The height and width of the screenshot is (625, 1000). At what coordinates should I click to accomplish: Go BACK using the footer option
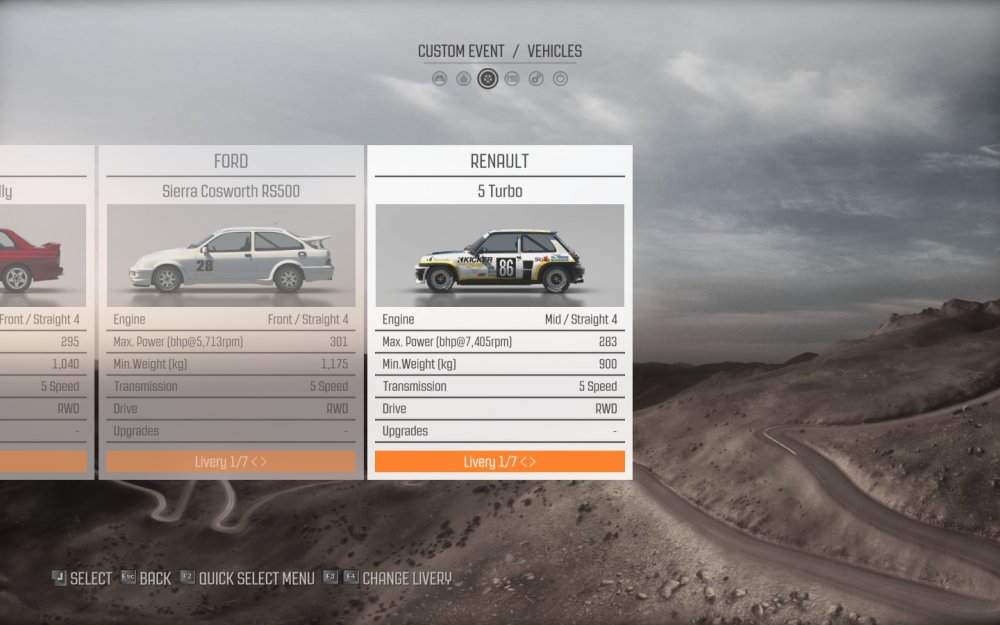[147, 578]
